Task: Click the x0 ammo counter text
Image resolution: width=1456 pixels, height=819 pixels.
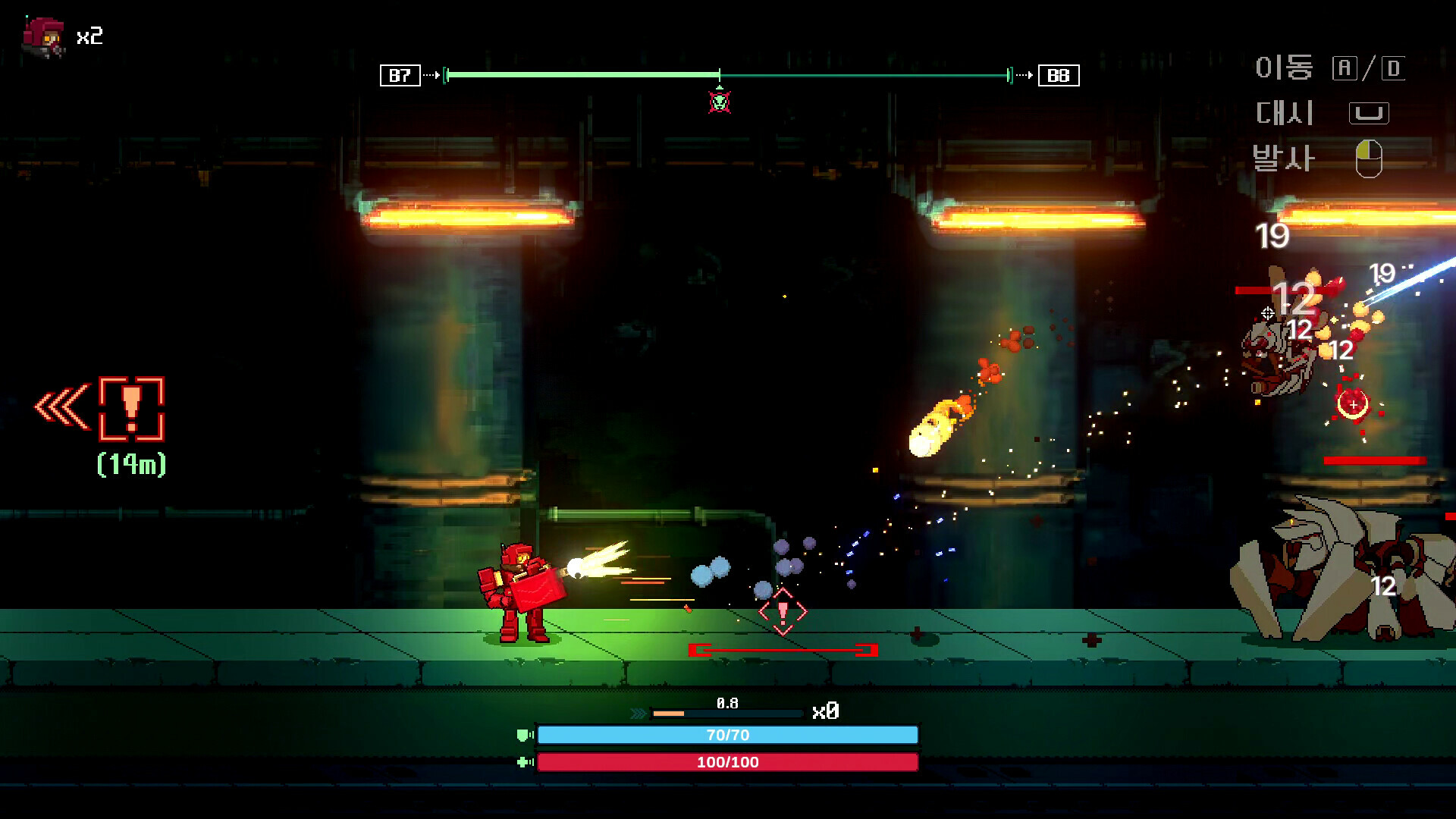Action: pyautogui.click(x=824, y=711)
